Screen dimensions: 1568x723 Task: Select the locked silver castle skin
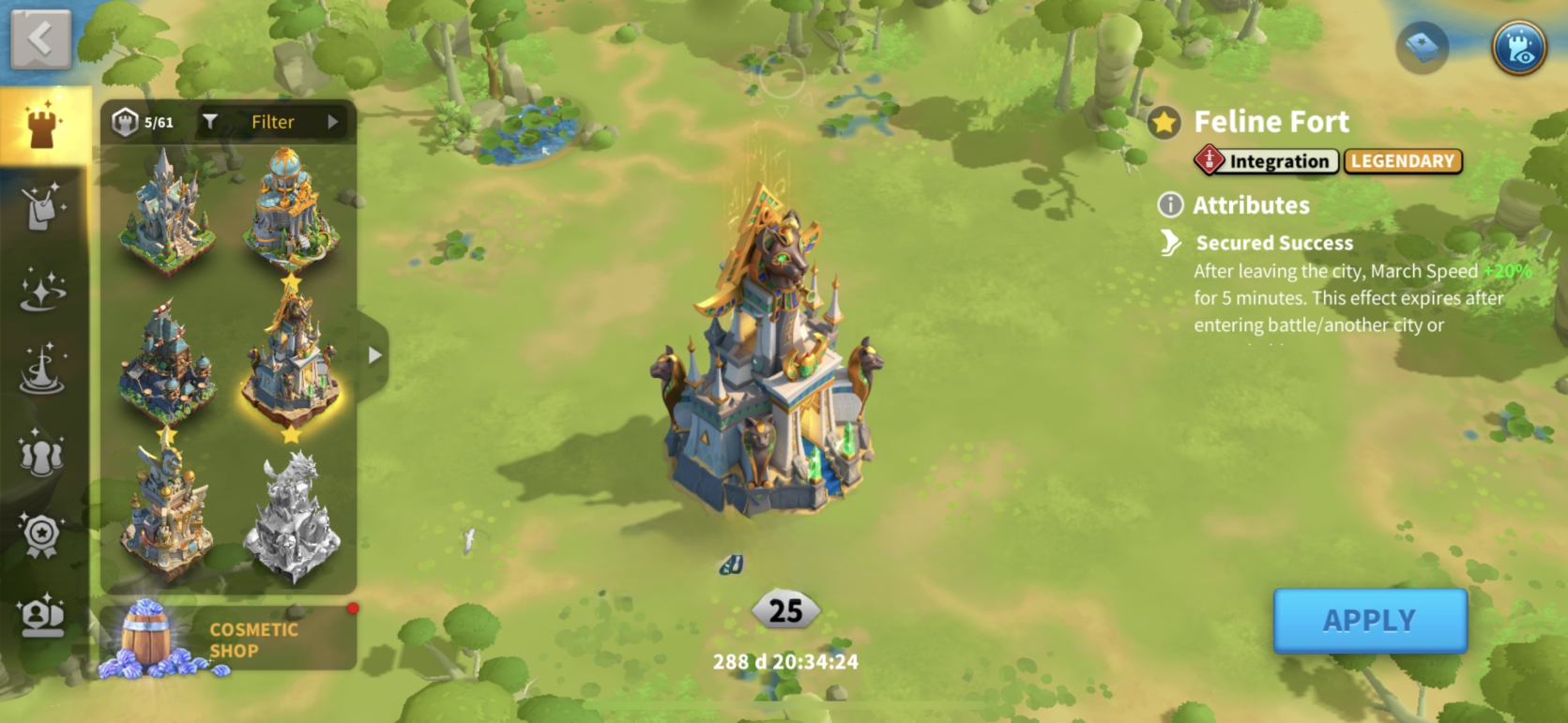click(x=291, y=514)
